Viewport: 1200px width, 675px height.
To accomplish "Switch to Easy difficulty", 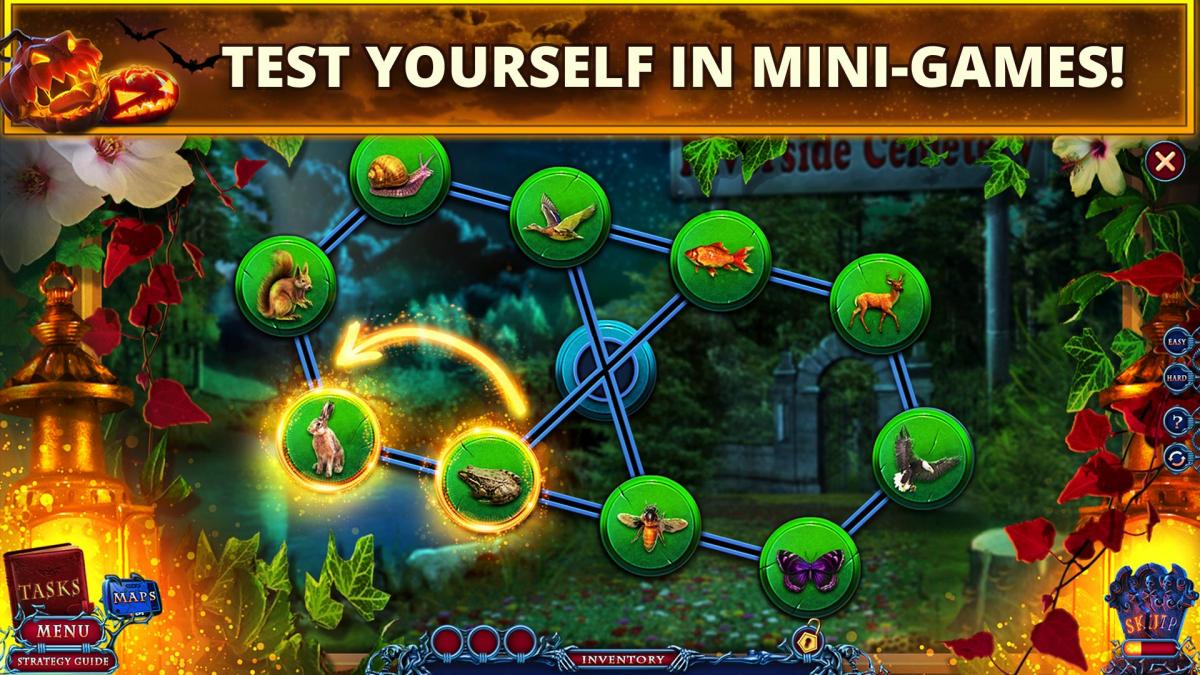I will 1177,341.
